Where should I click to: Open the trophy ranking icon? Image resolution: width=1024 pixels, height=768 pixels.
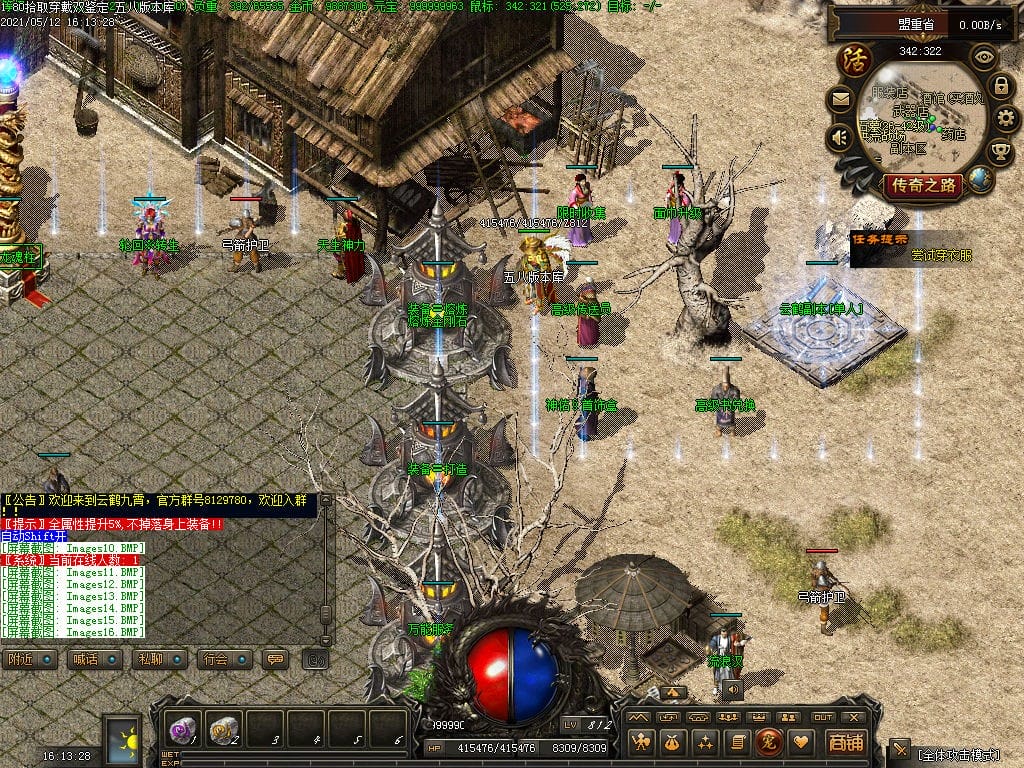tap(999, 152)
